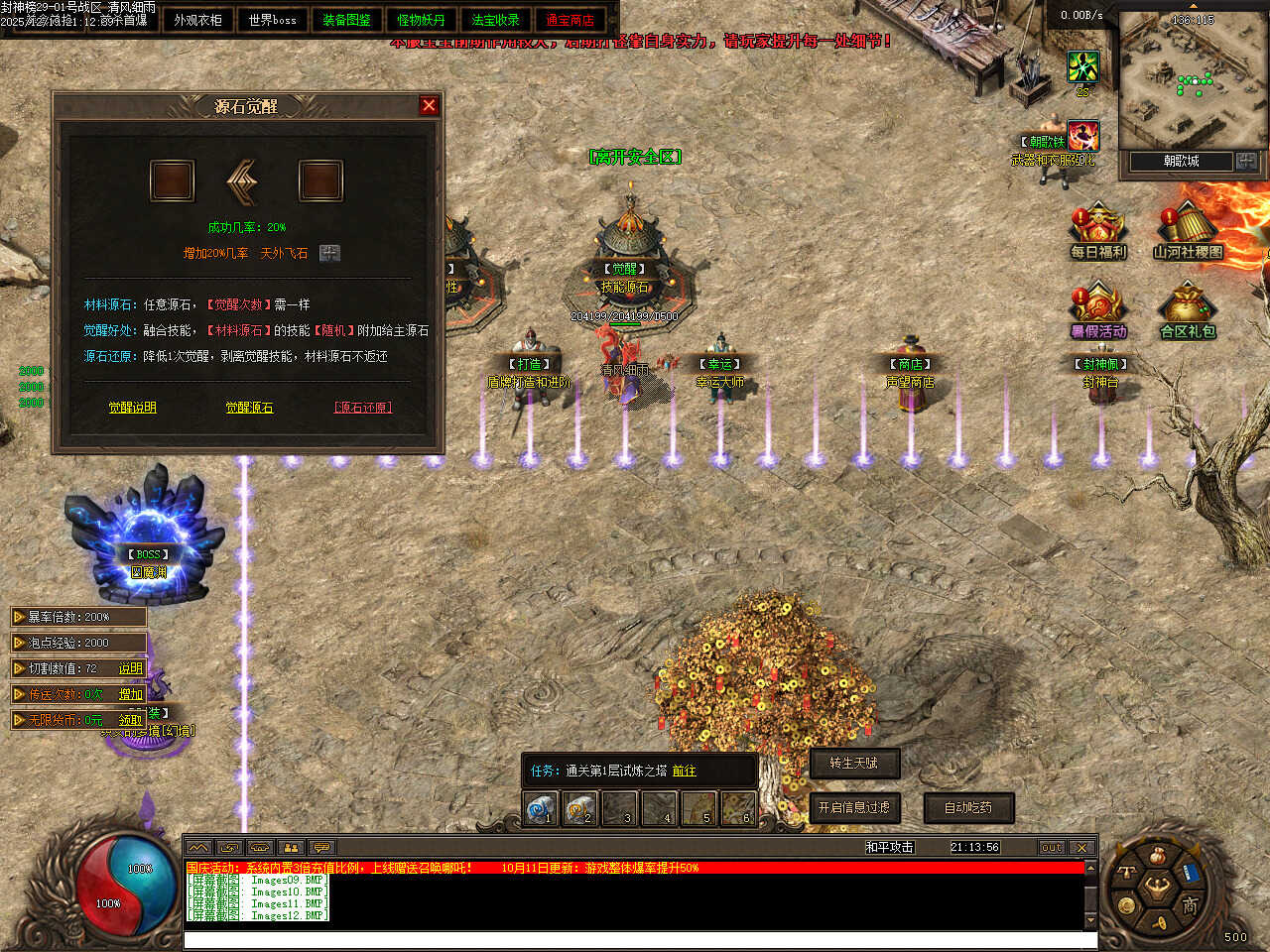The height and width of the screenshot is (952, 1270).
Task: Click the red 源石还原 restore link
Action: click(x=362, y=408)
